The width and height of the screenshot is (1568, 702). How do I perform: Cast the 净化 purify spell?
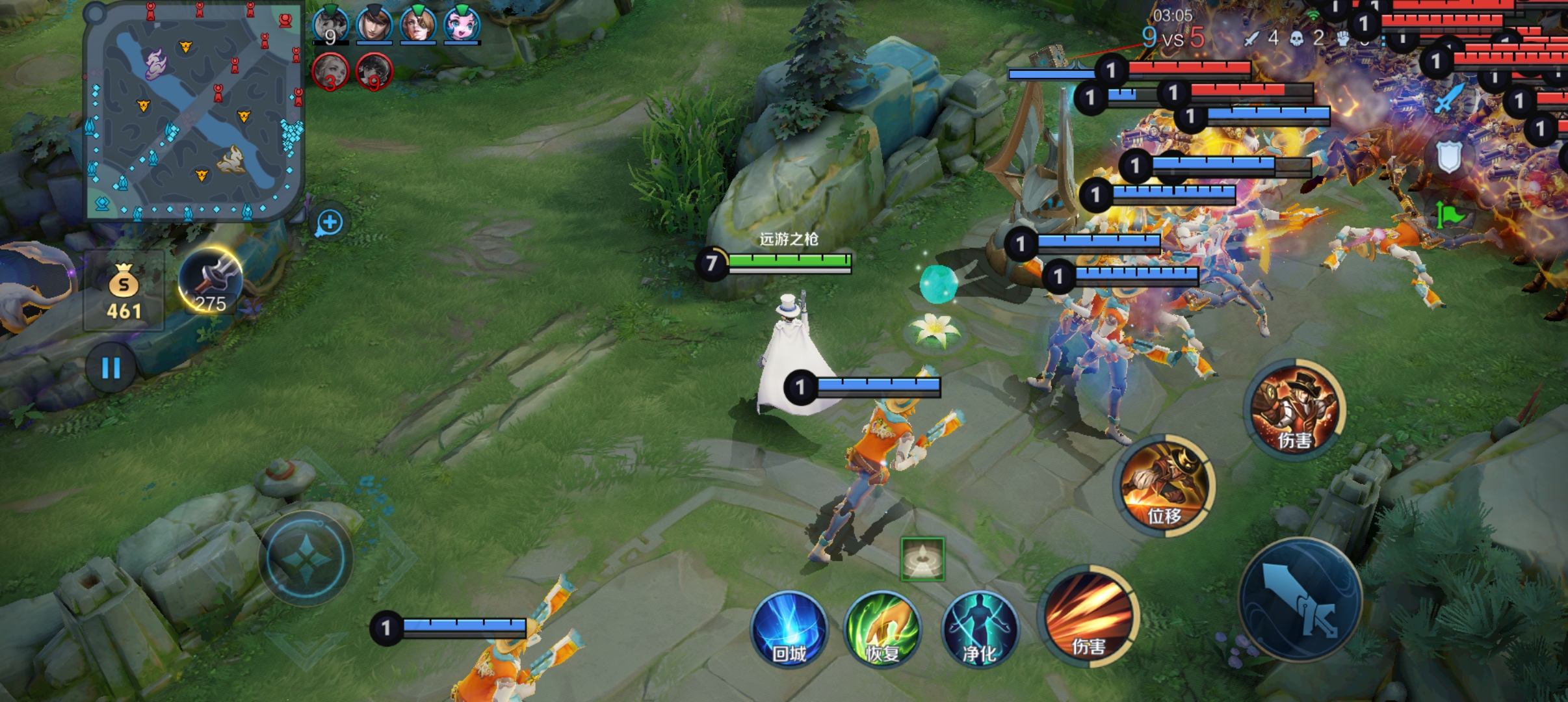[979, 629]
